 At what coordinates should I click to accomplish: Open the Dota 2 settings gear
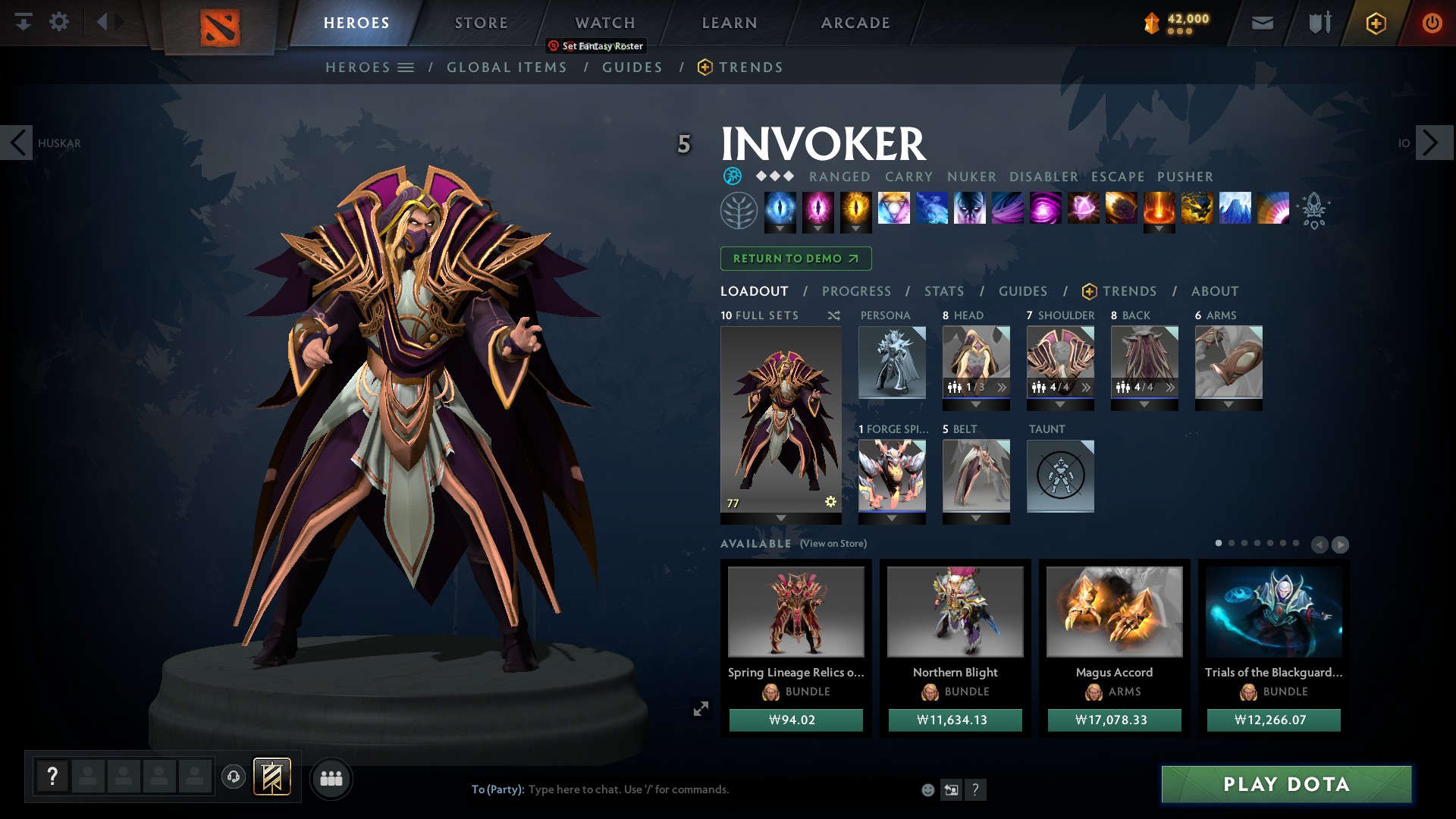tap(60, 22)
